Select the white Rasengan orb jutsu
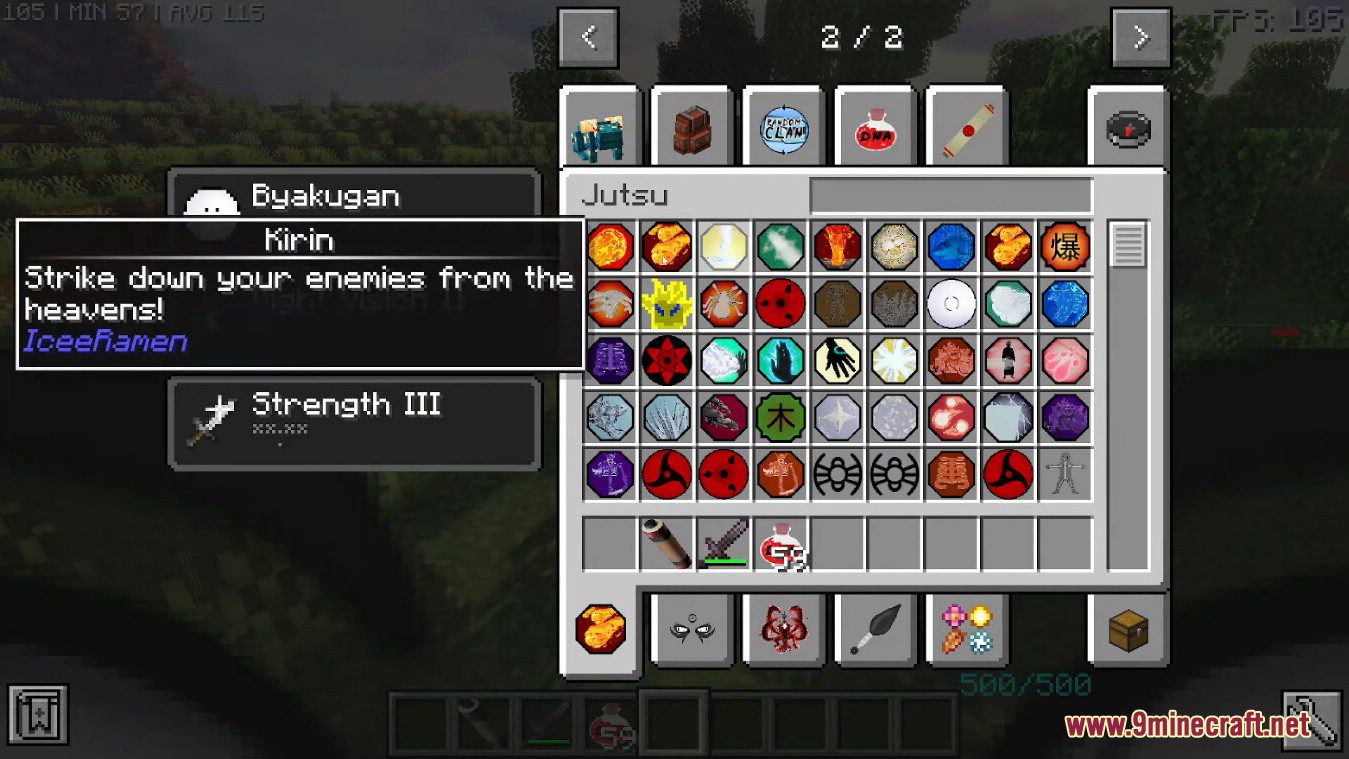This screenshot has width=1349, height=759. (951, 303)
